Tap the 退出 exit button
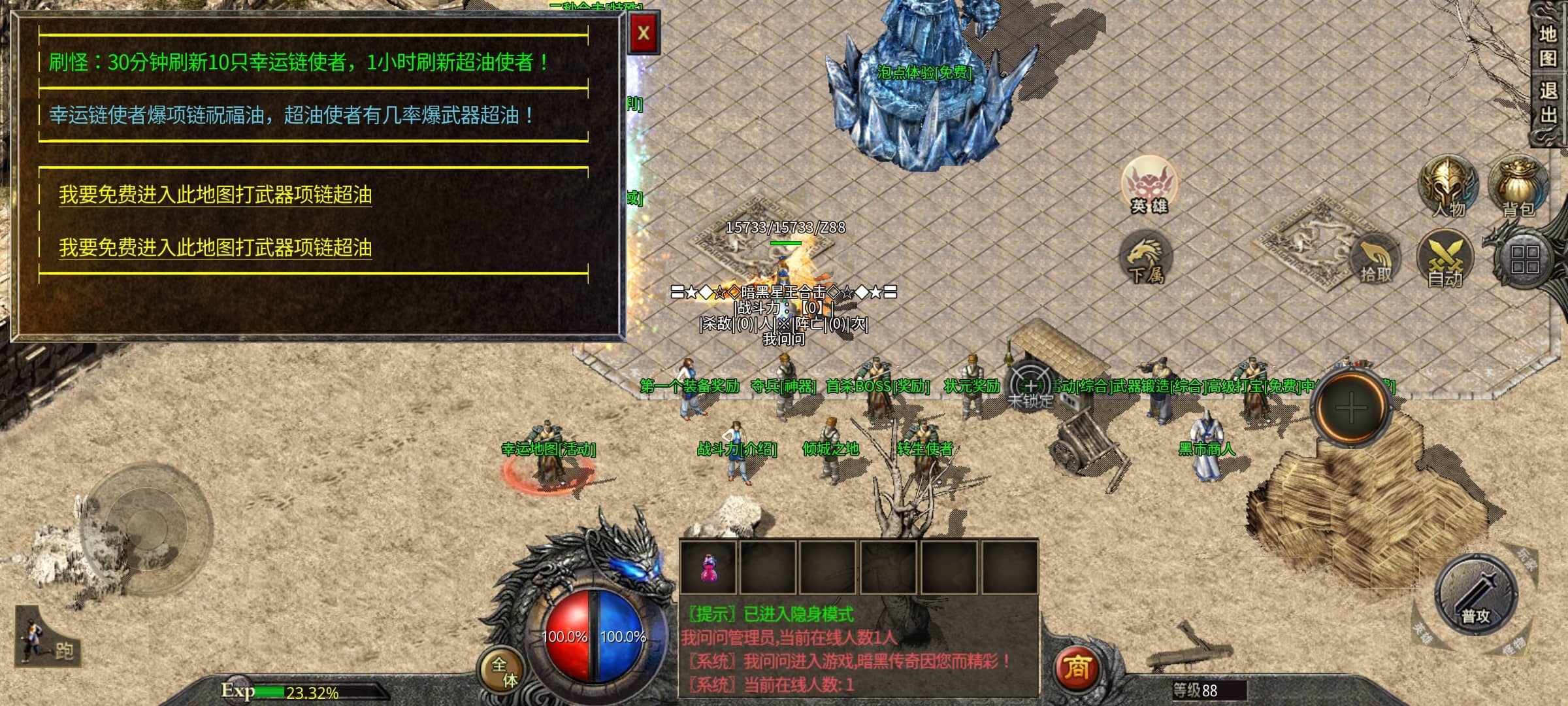 pyautogui.click(x=1547, y=103)
